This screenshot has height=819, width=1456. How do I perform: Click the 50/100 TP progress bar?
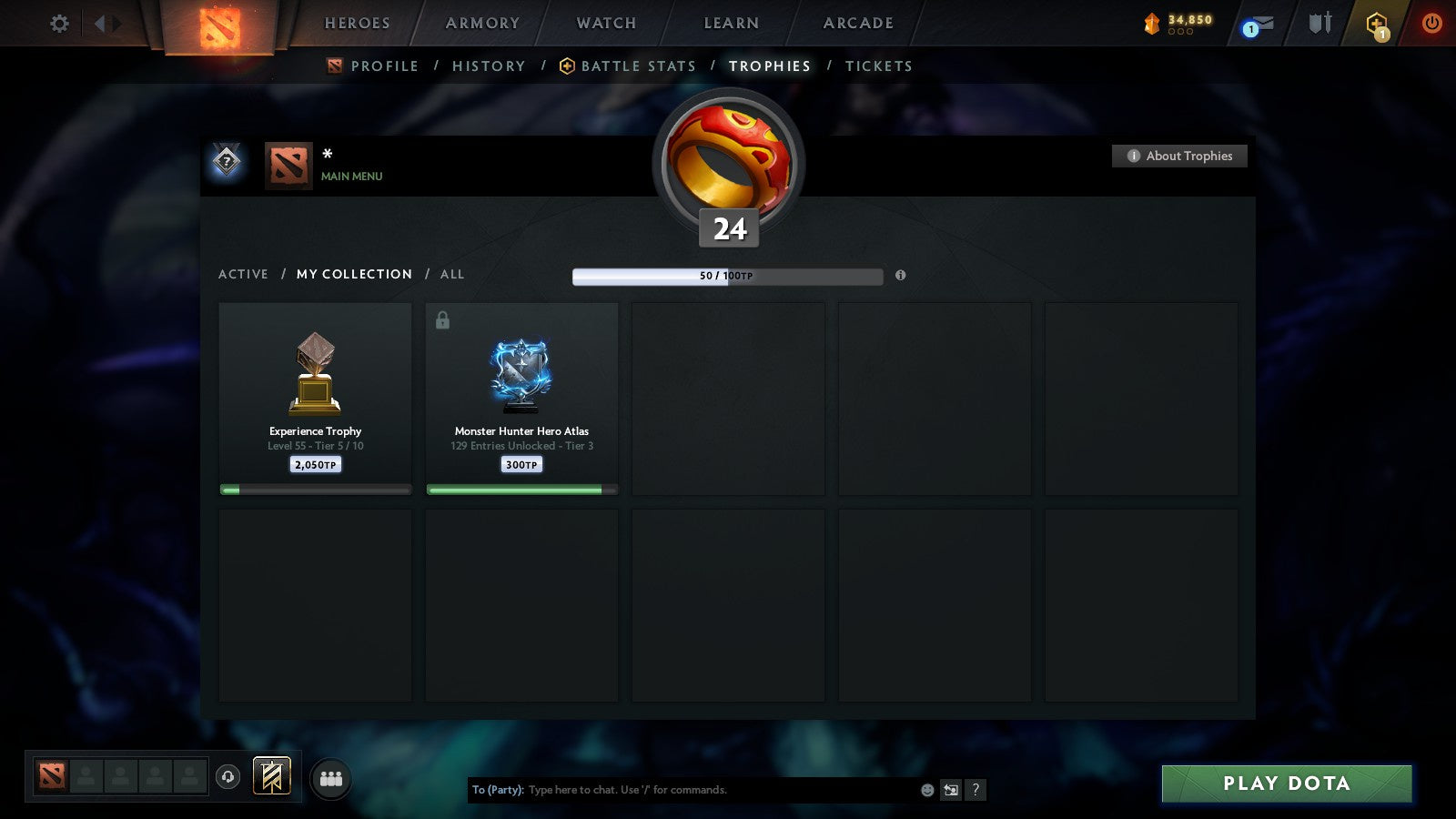click(727, 276)
